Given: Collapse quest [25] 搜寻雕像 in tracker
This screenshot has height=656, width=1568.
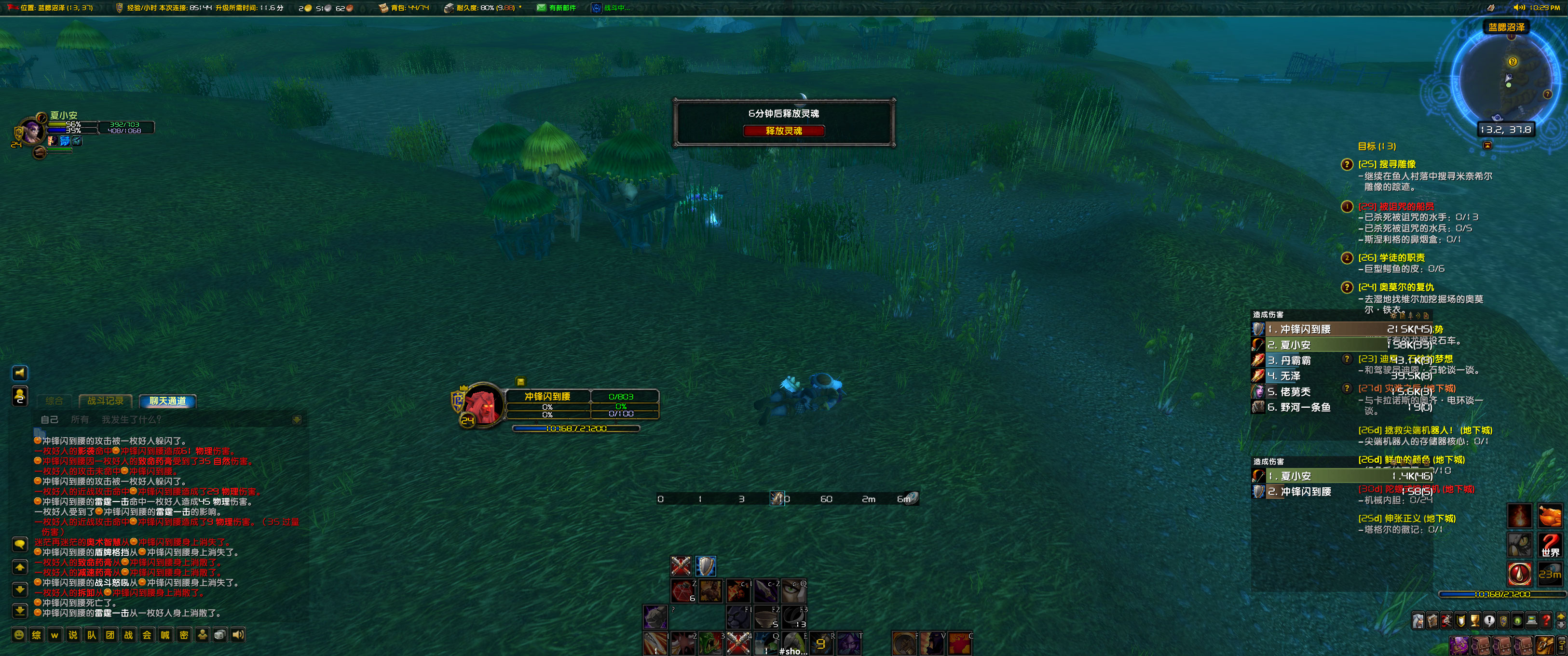Looking at the screenshot, I should 1388,164.
